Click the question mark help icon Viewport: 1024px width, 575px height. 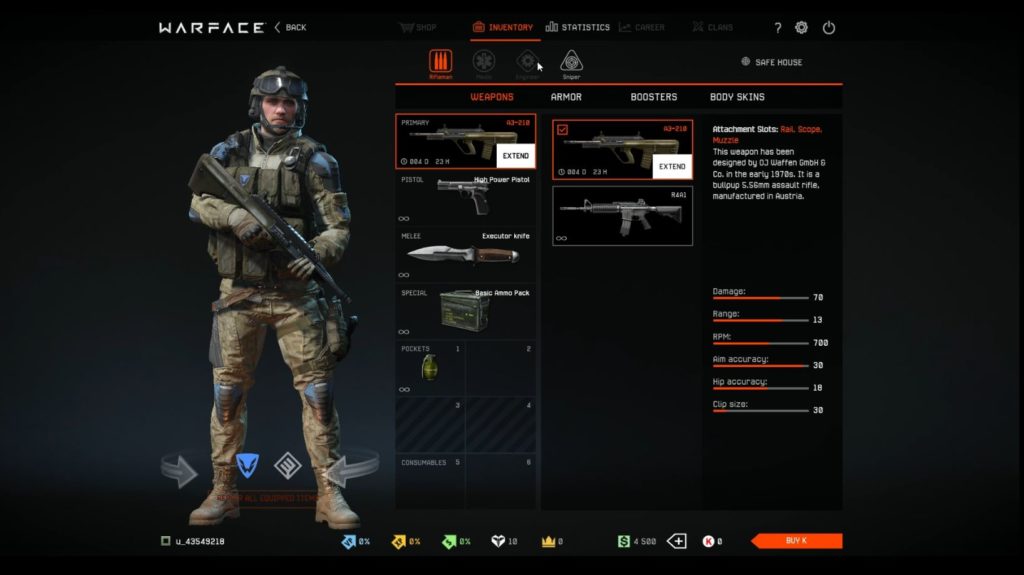tap(778, 27)
